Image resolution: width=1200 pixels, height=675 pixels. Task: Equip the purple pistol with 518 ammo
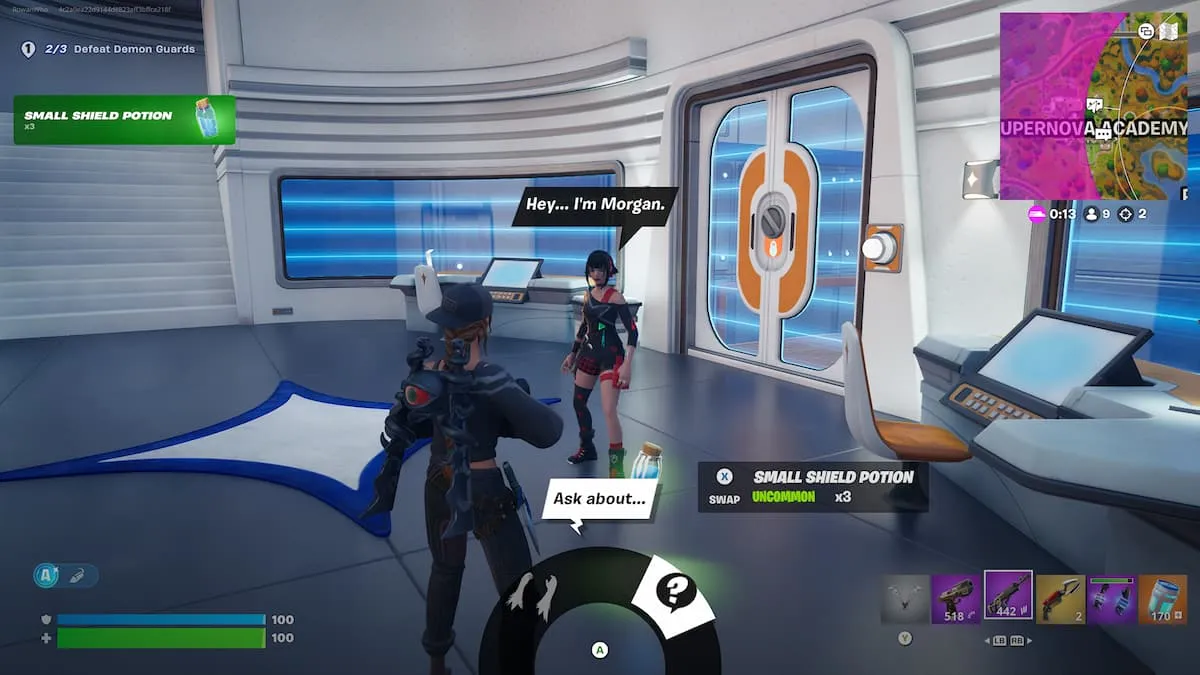(955, 599)
